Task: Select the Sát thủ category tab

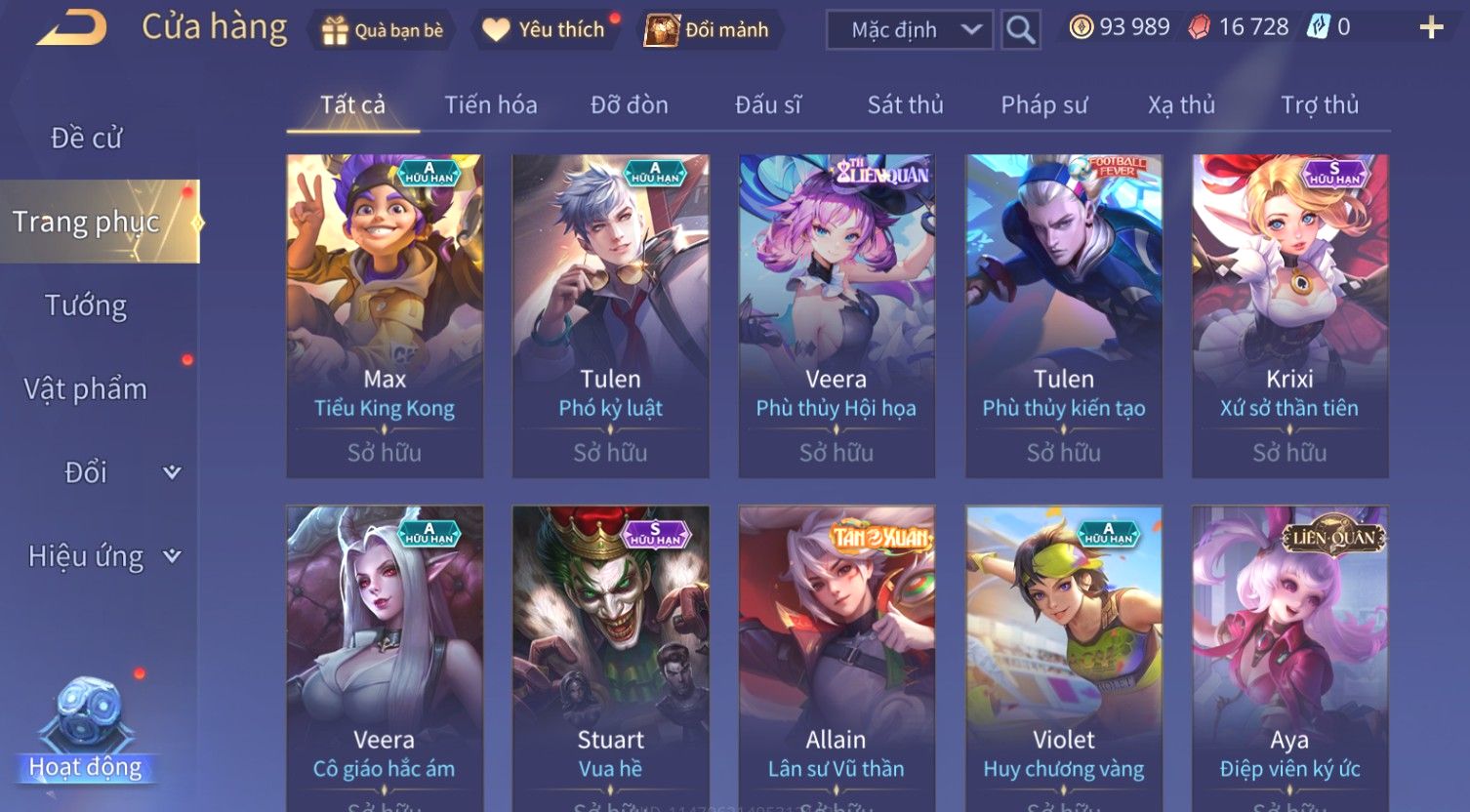Action: pos(905,105)
